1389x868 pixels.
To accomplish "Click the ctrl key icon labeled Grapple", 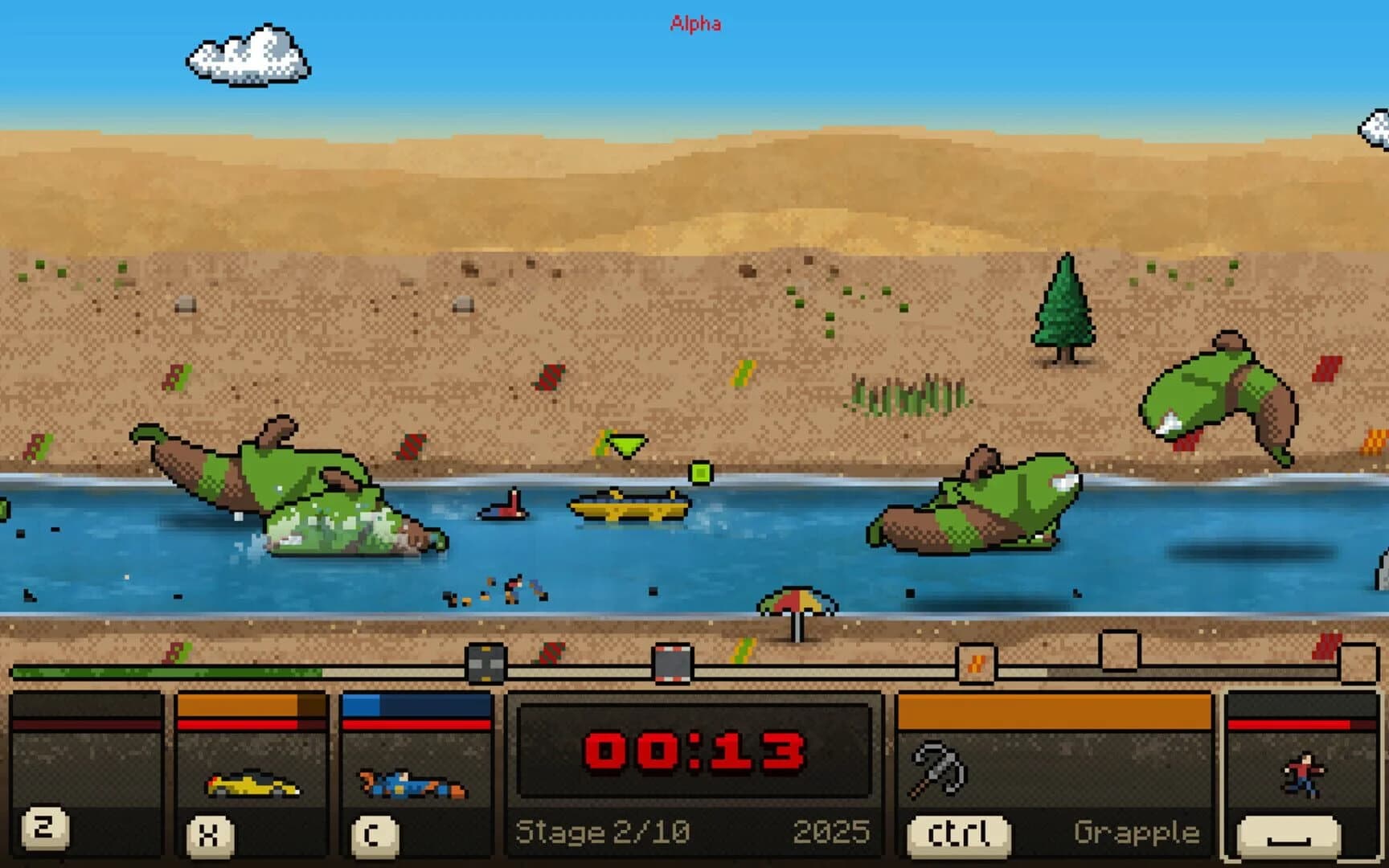I will point(957,834).
